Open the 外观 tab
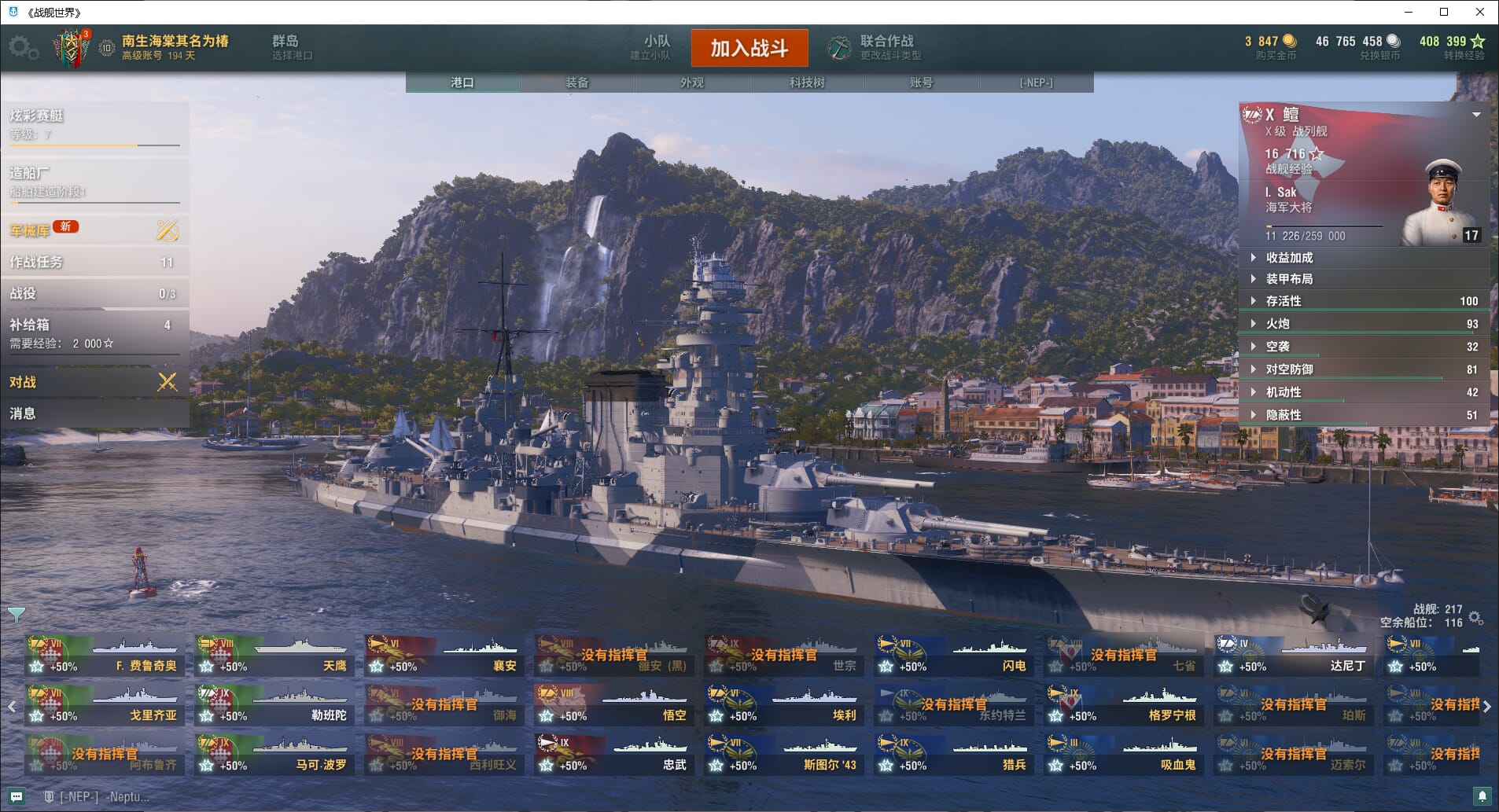The height and width of the screenshot is (812, 1499). (x=691, y=83)
